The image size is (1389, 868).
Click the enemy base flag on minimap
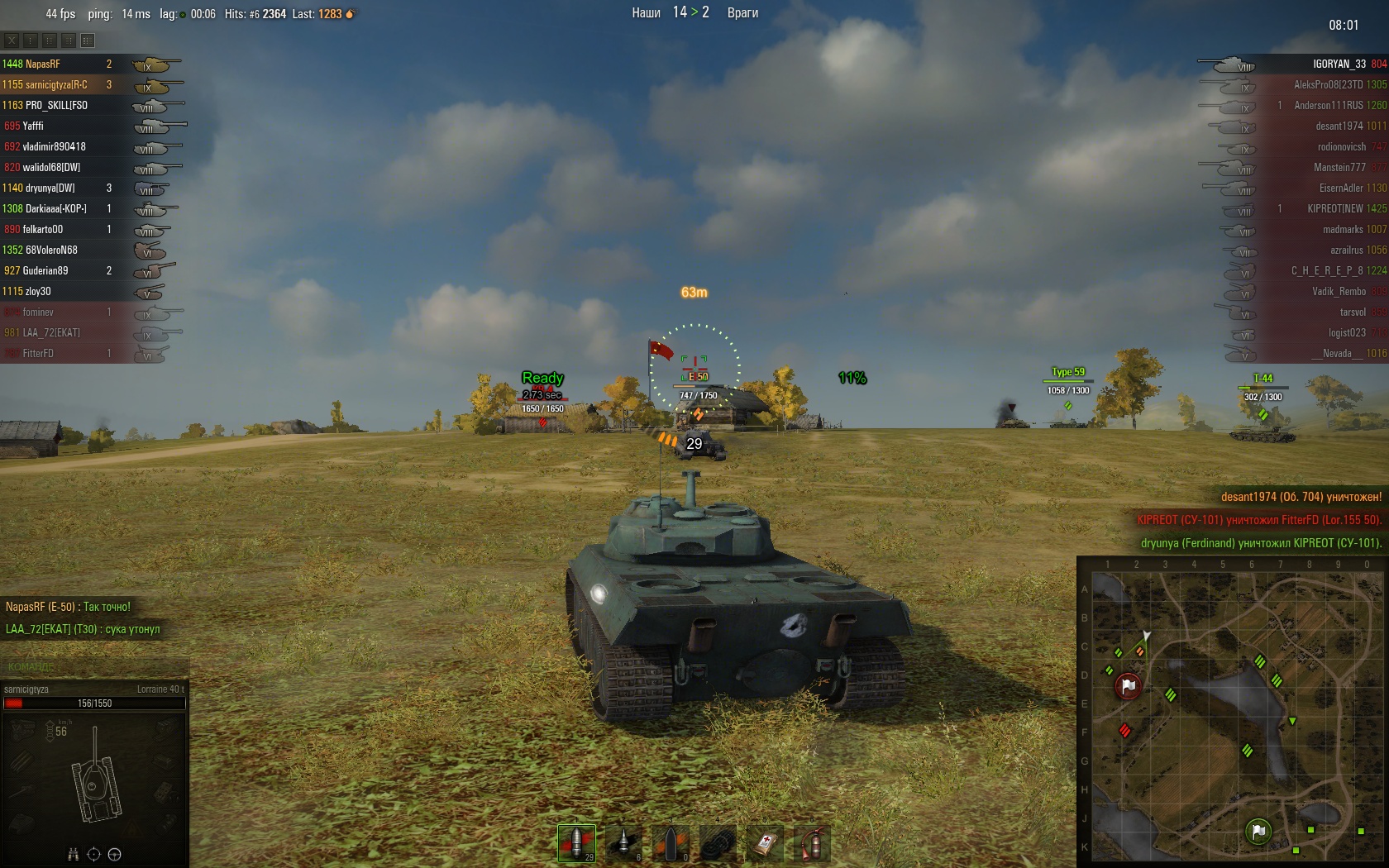(x=1129, y=685)
